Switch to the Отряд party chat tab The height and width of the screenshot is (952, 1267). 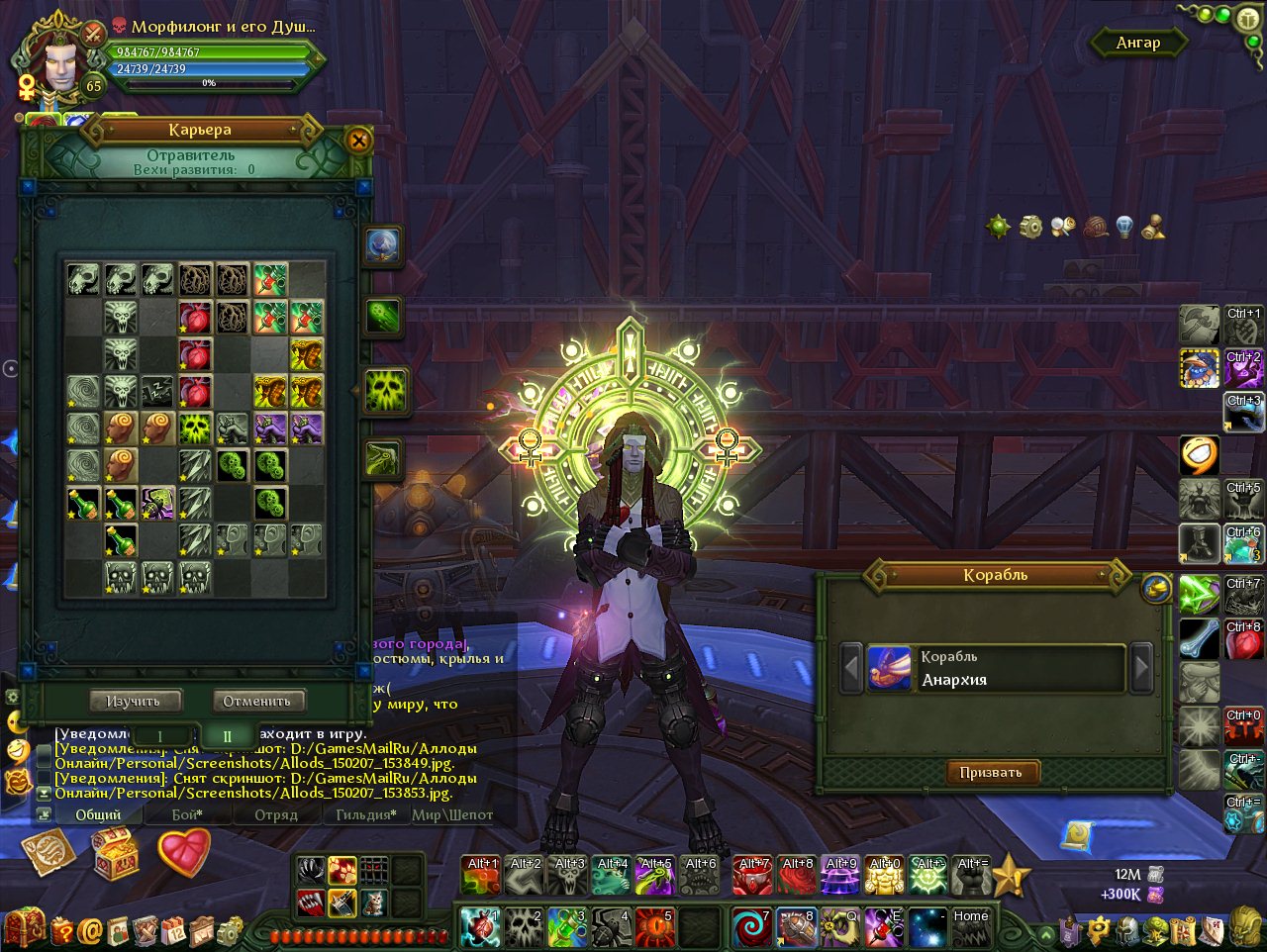[276, 814]
